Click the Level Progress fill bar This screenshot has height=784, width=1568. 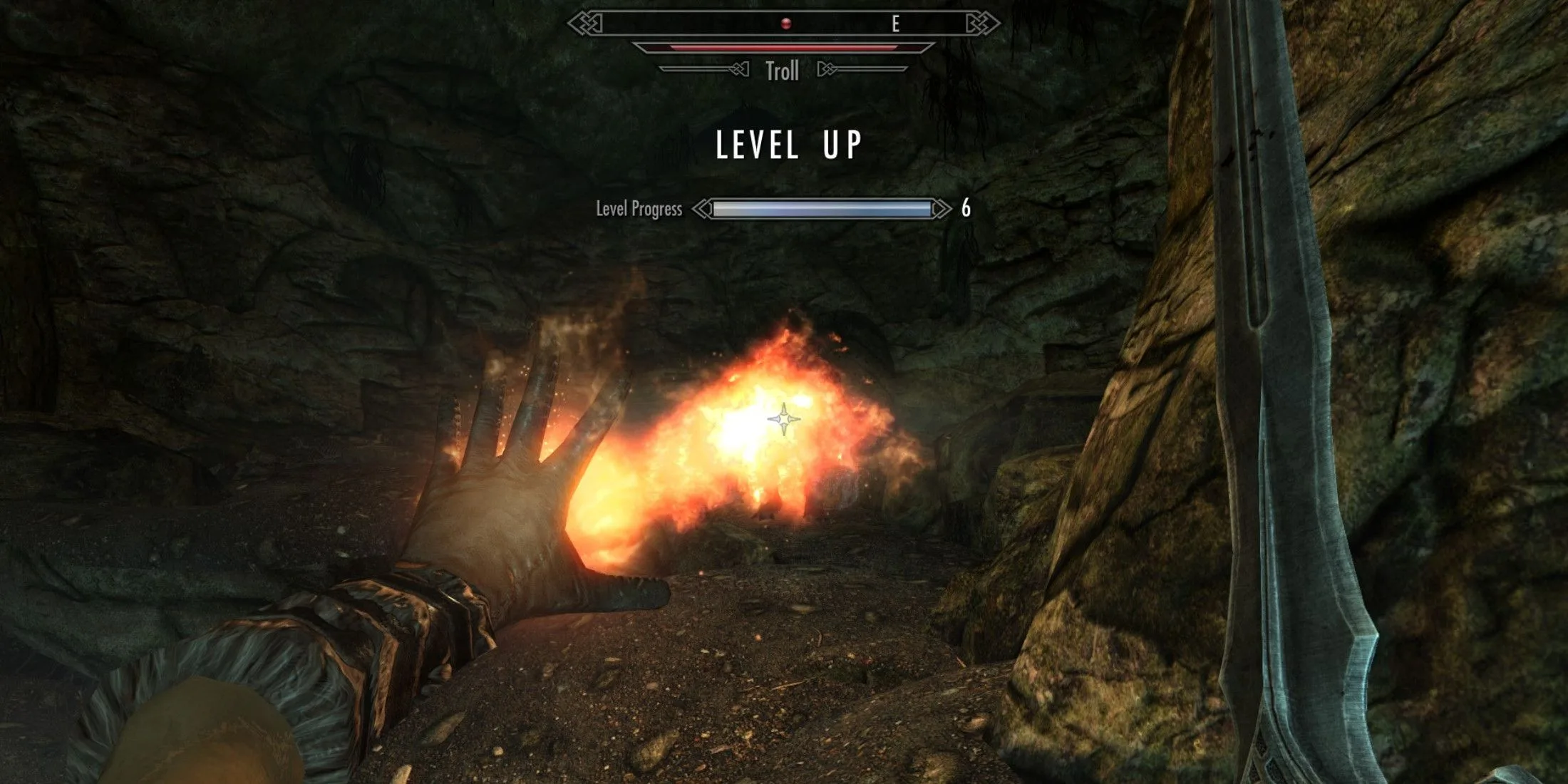823,208
